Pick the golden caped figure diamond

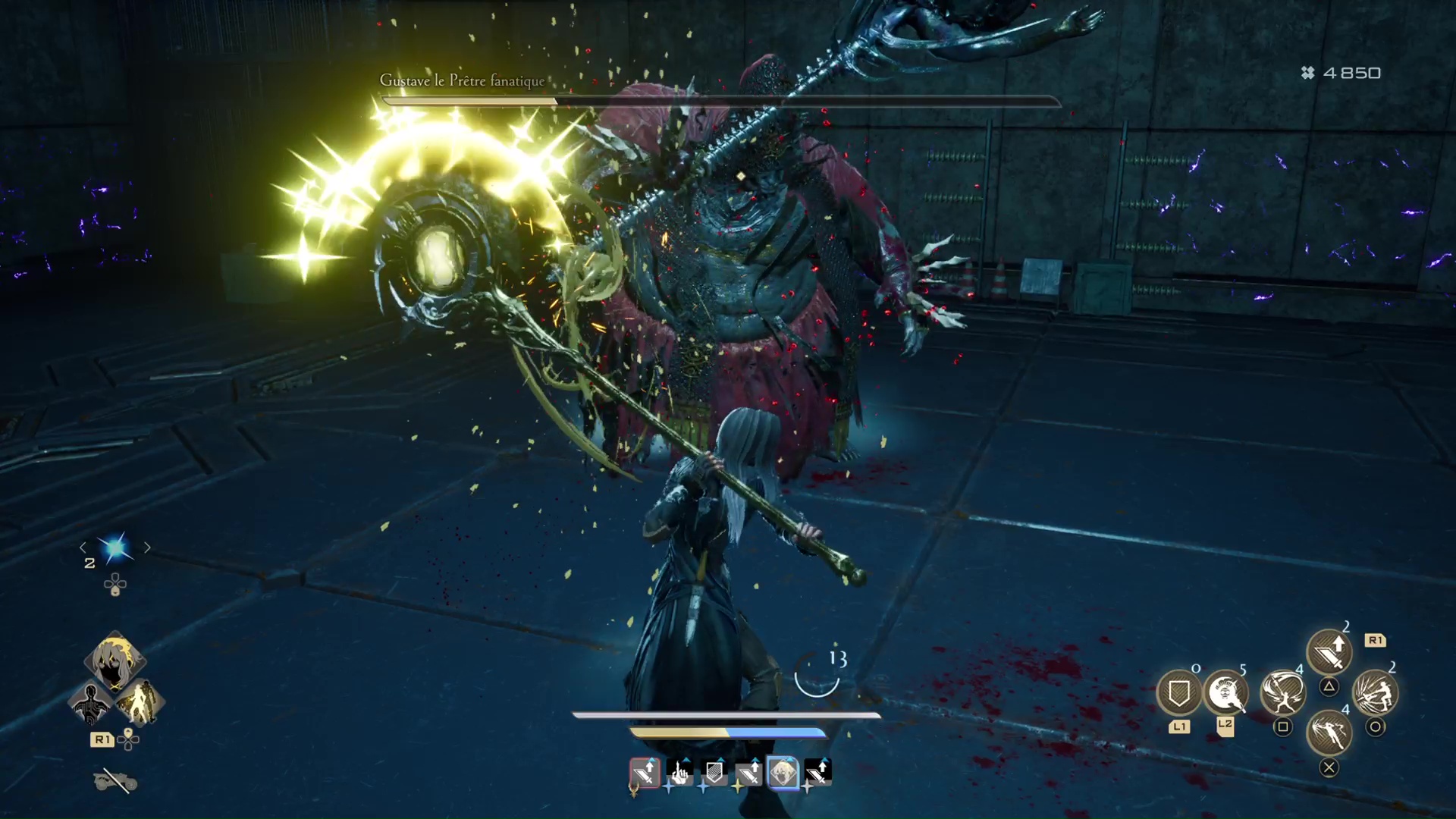(140, 702)
